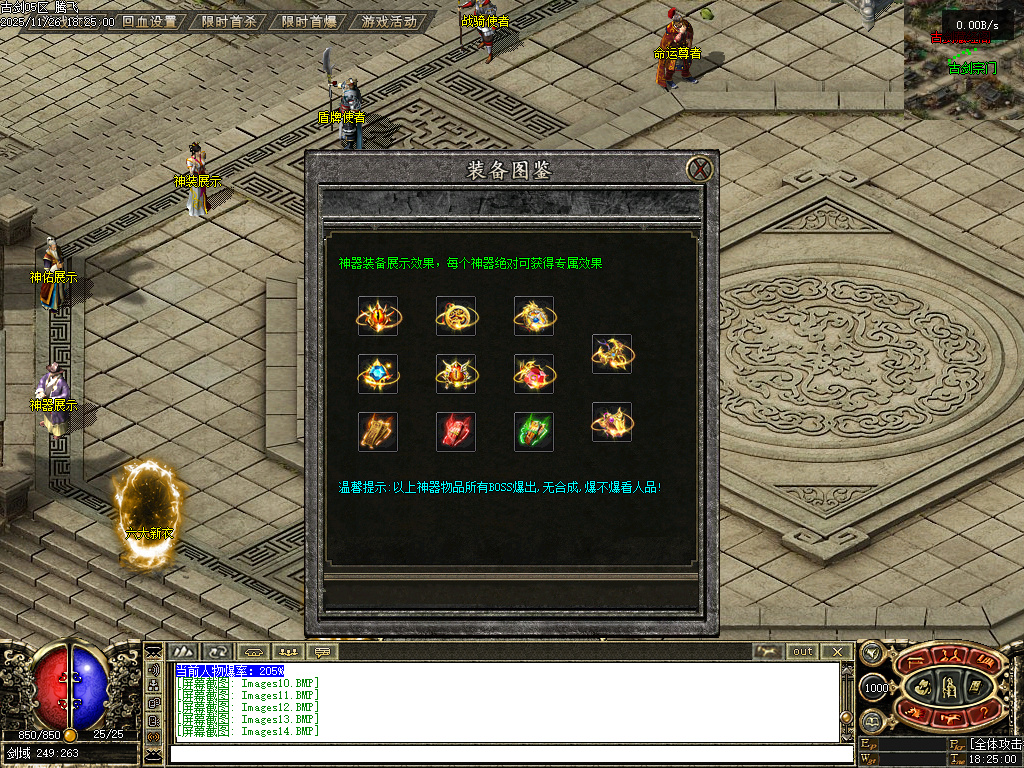Viewport: 1024px width, 768px height.
Task: Select the golden dragon medallion artifact
Action: coord(456,316)
